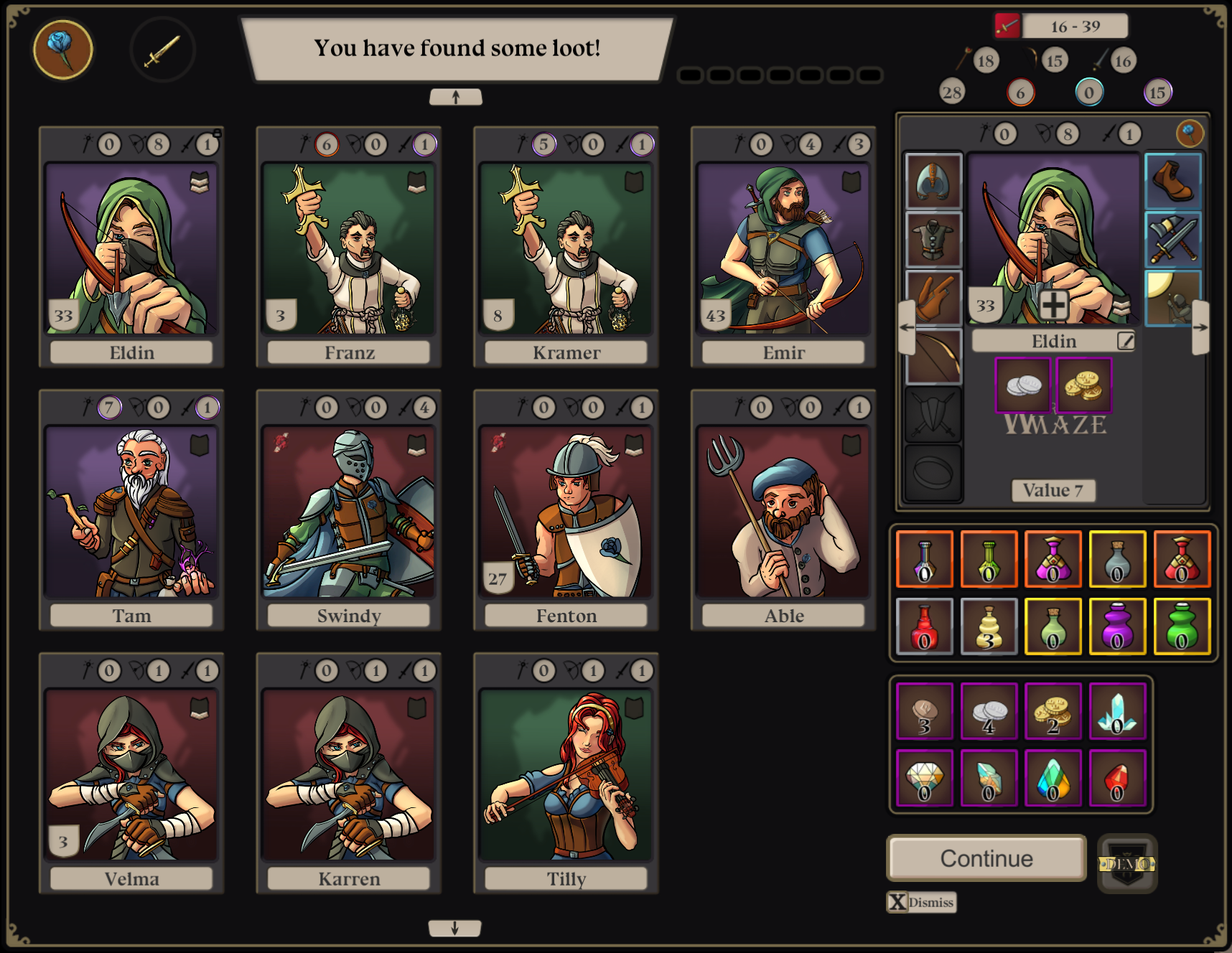The width and height of the screenshot is (1232, 953).
Task: Open the Kramer character card
Action: tap(566, 248)
